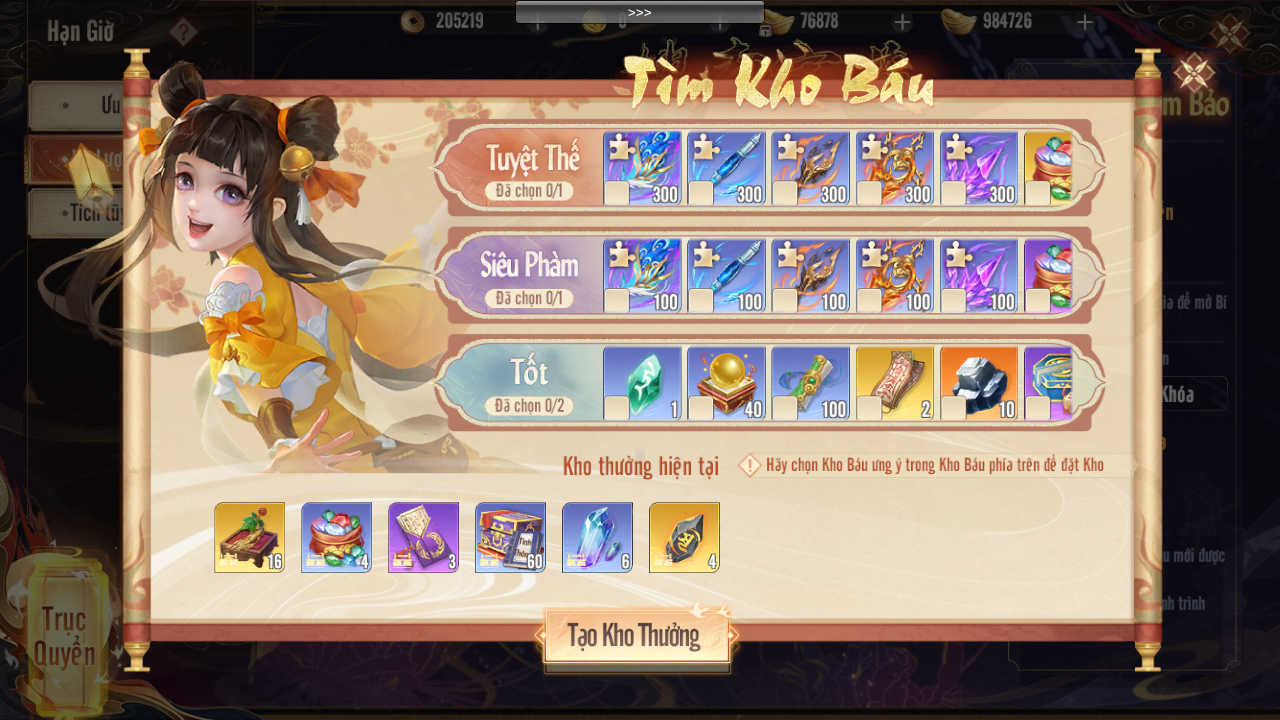Pick the purple crystal shard in Siêu Phàm row
This screenshot has width=1280, height=720.
coord(978,275)
